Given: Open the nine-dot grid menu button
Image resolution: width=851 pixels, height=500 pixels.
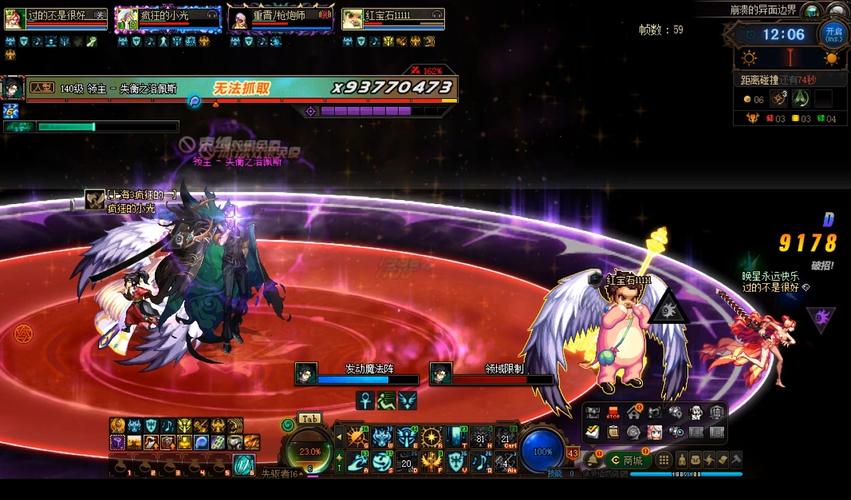Looking at the screenshot, I should (662, 460).
